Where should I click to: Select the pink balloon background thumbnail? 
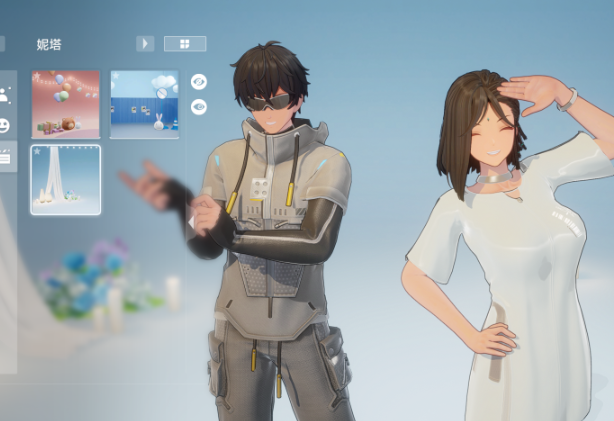pyautogui.click(x=66, y=104)
